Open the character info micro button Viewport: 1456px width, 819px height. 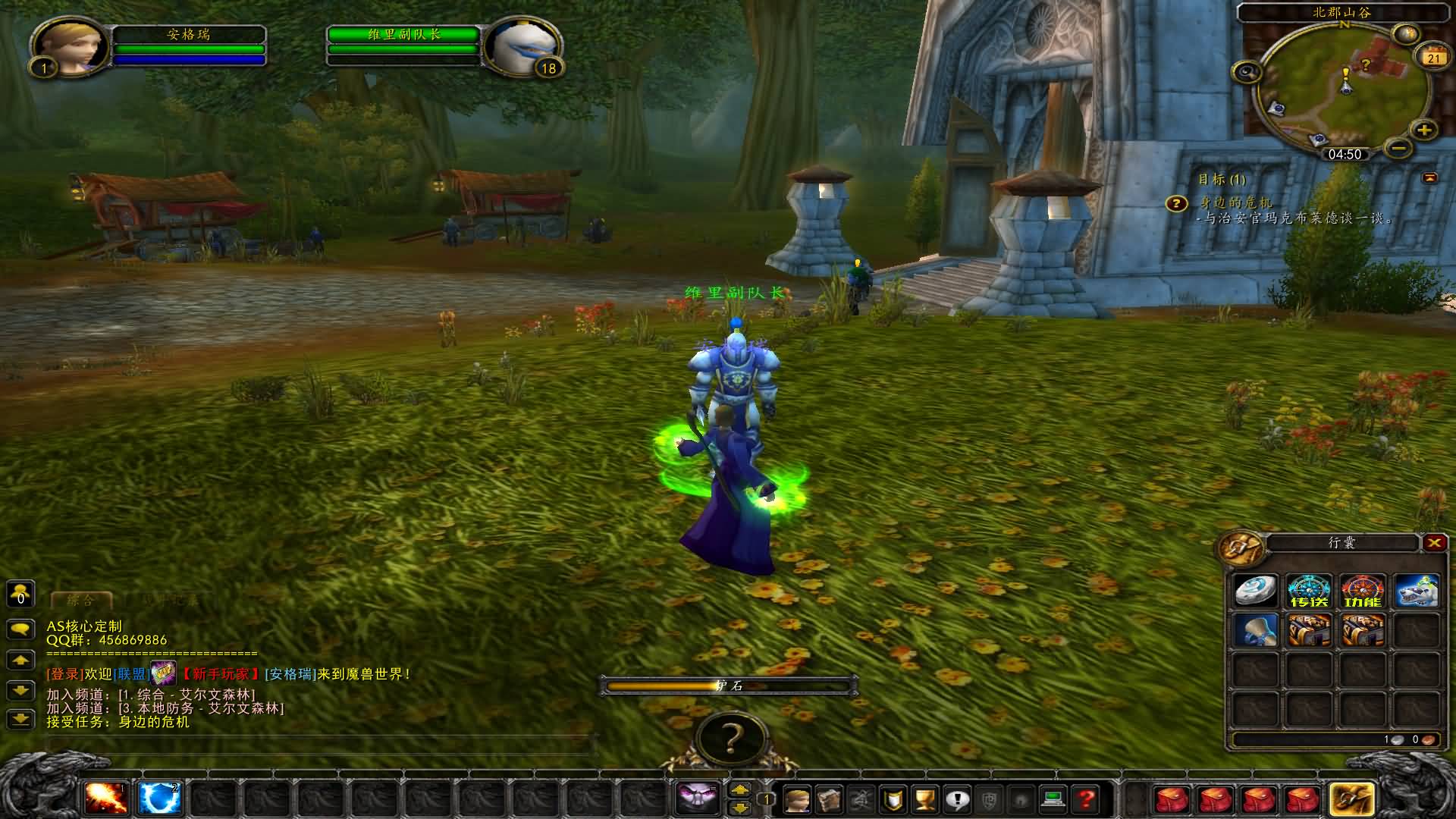(797, 799)
